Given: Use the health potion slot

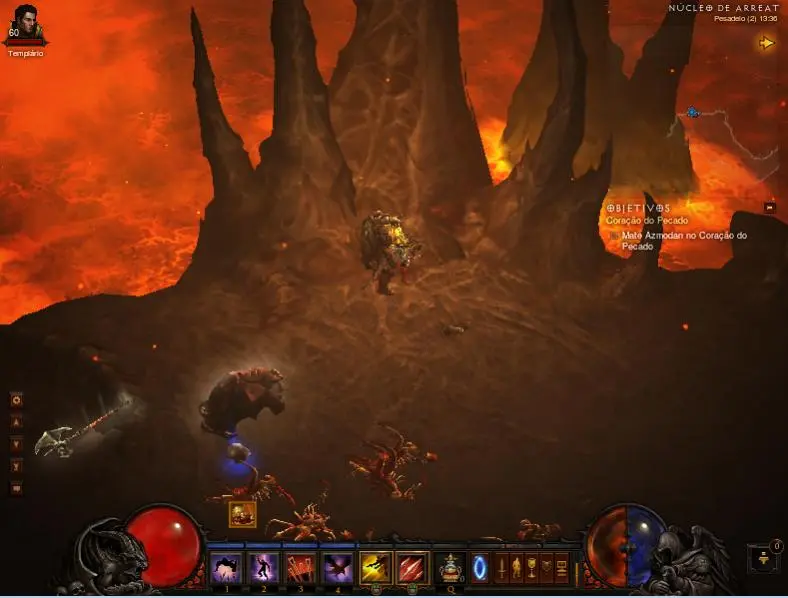Looking at the screenshot, I should pos(450,568).
